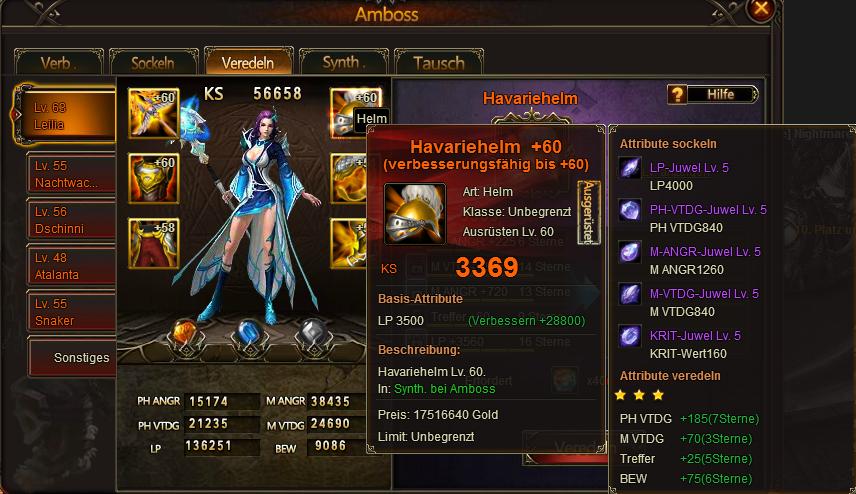Select Dschinni Lv. 56 entry

pyautogui.click(x=70, y=220)
